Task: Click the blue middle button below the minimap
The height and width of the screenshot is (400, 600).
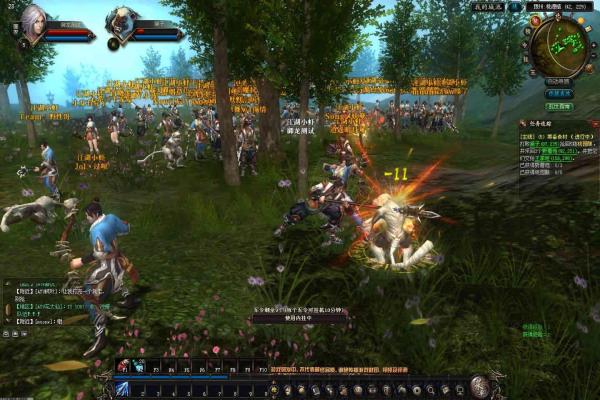Action: tap(559, 93)
